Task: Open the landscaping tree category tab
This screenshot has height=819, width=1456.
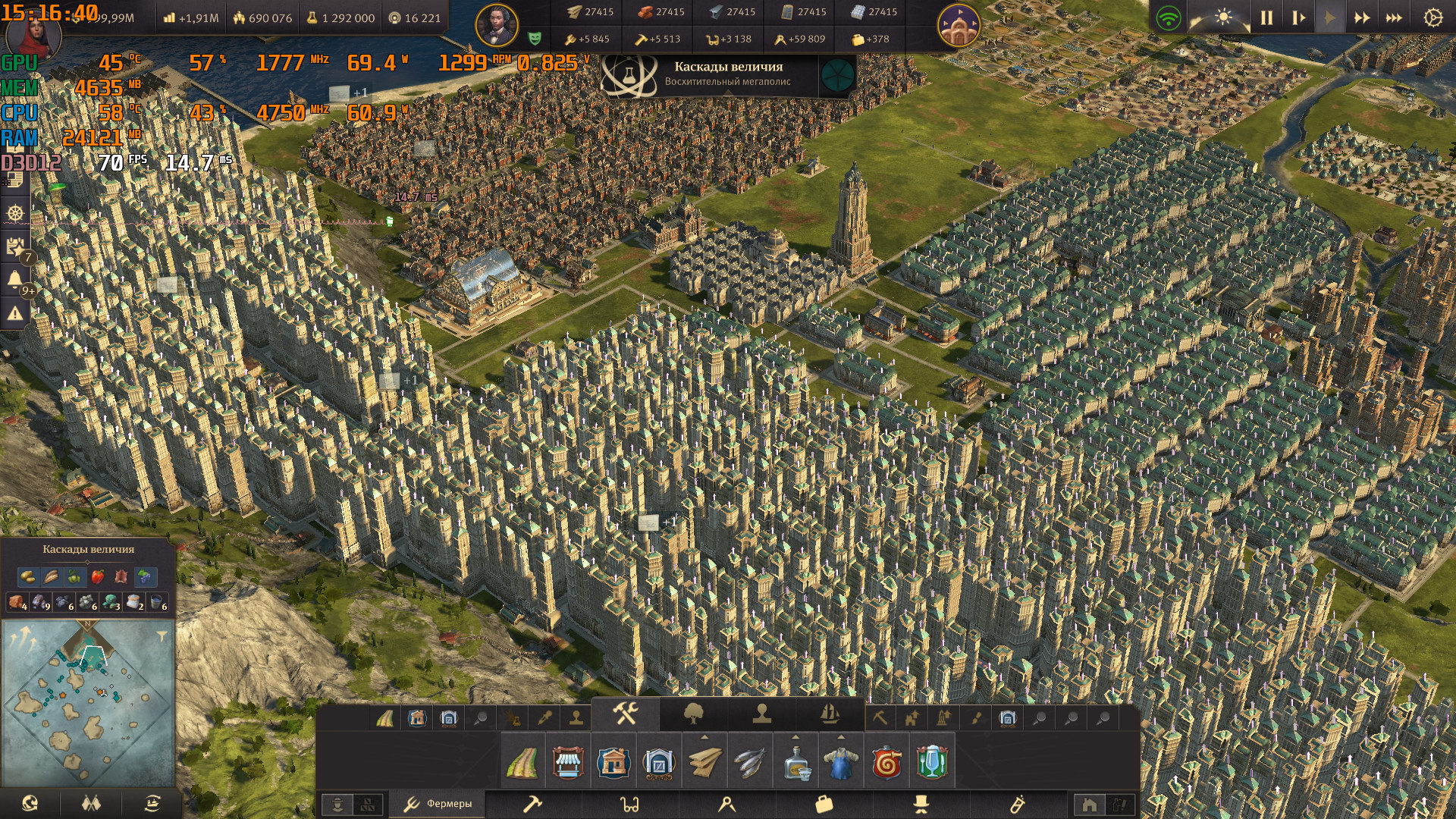Action: coord(694,714)
